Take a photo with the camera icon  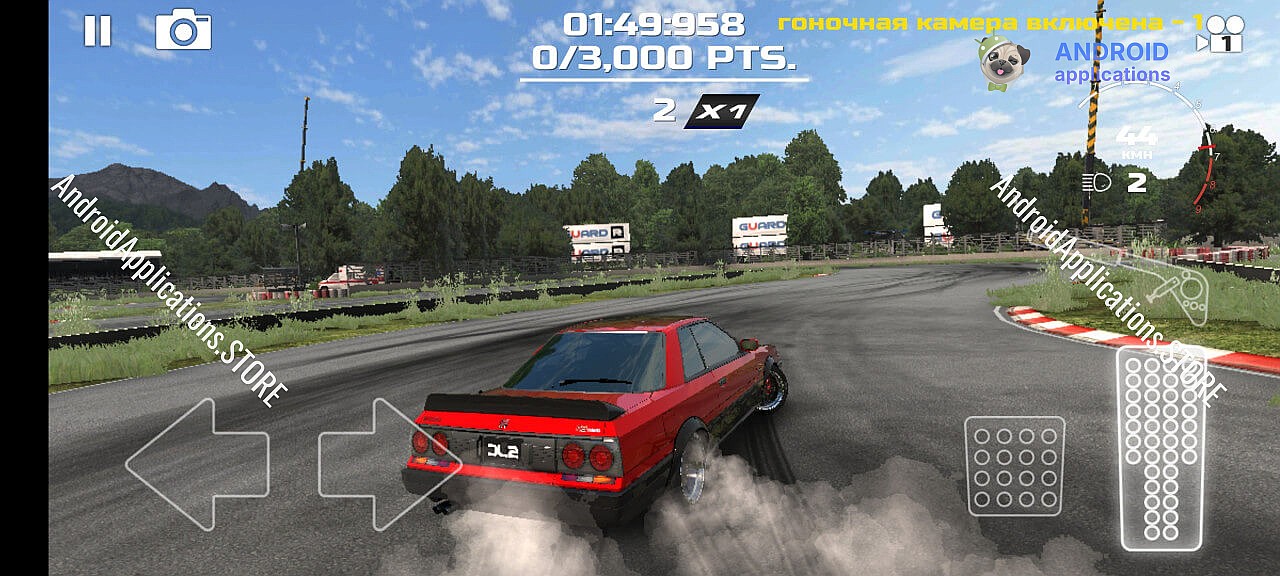[x=183, y=31]
